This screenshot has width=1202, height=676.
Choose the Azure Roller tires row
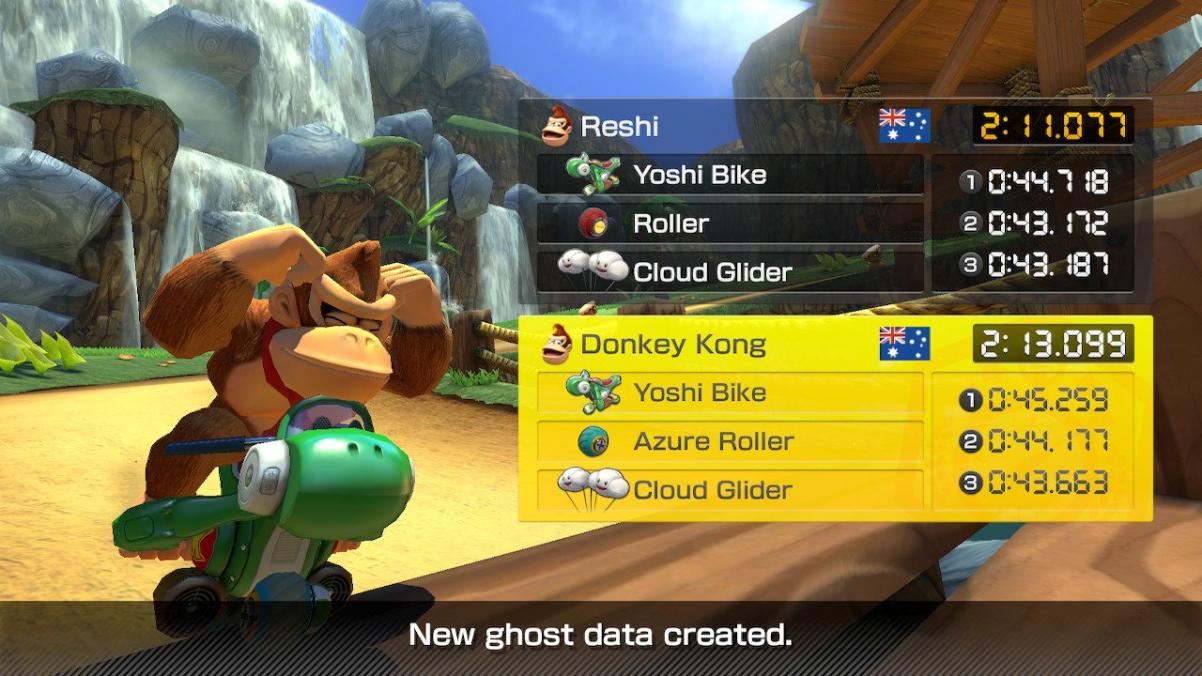click(x=729, y=441)
